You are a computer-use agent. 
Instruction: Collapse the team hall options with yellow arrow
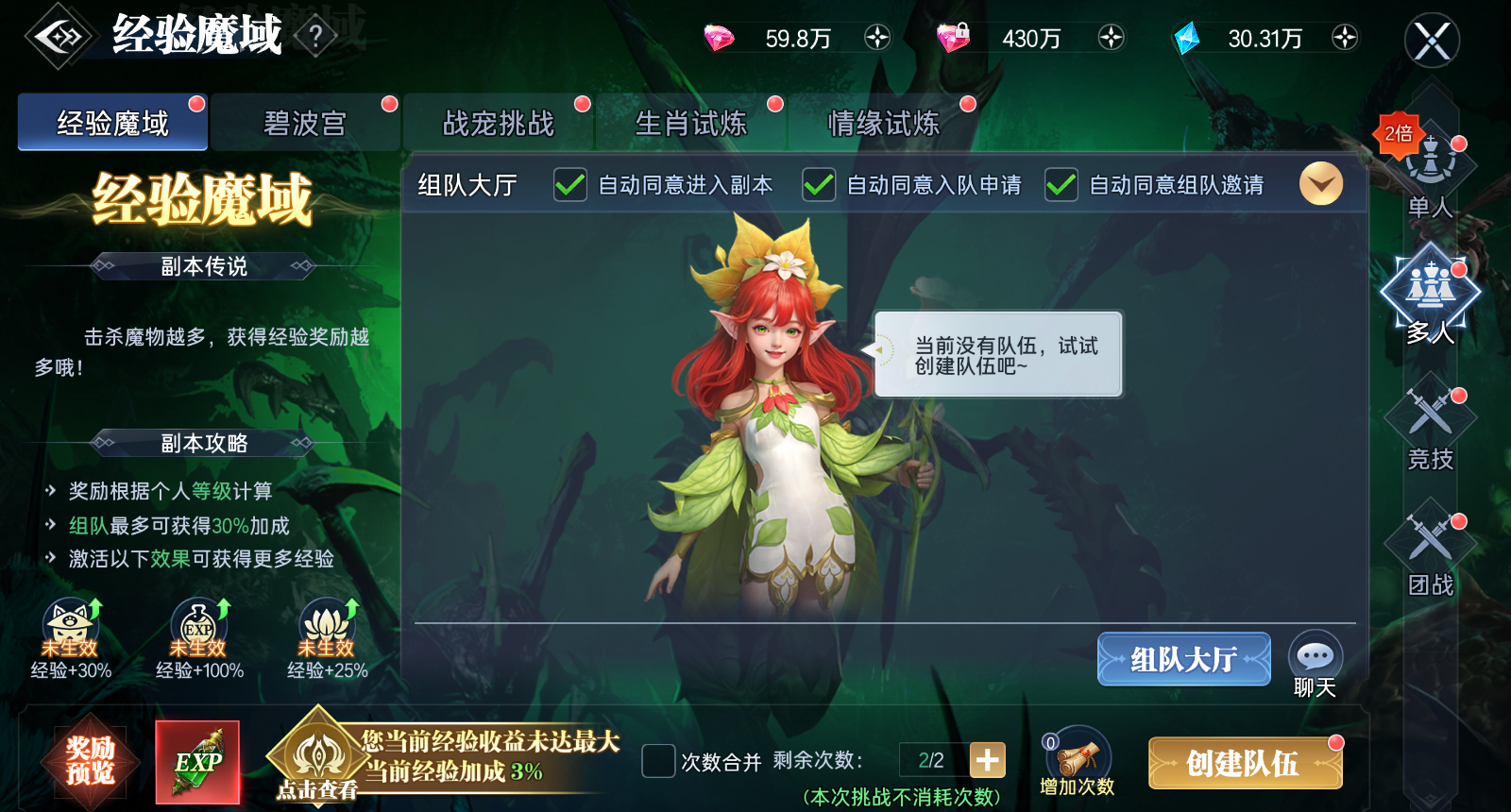point(1320,185)
